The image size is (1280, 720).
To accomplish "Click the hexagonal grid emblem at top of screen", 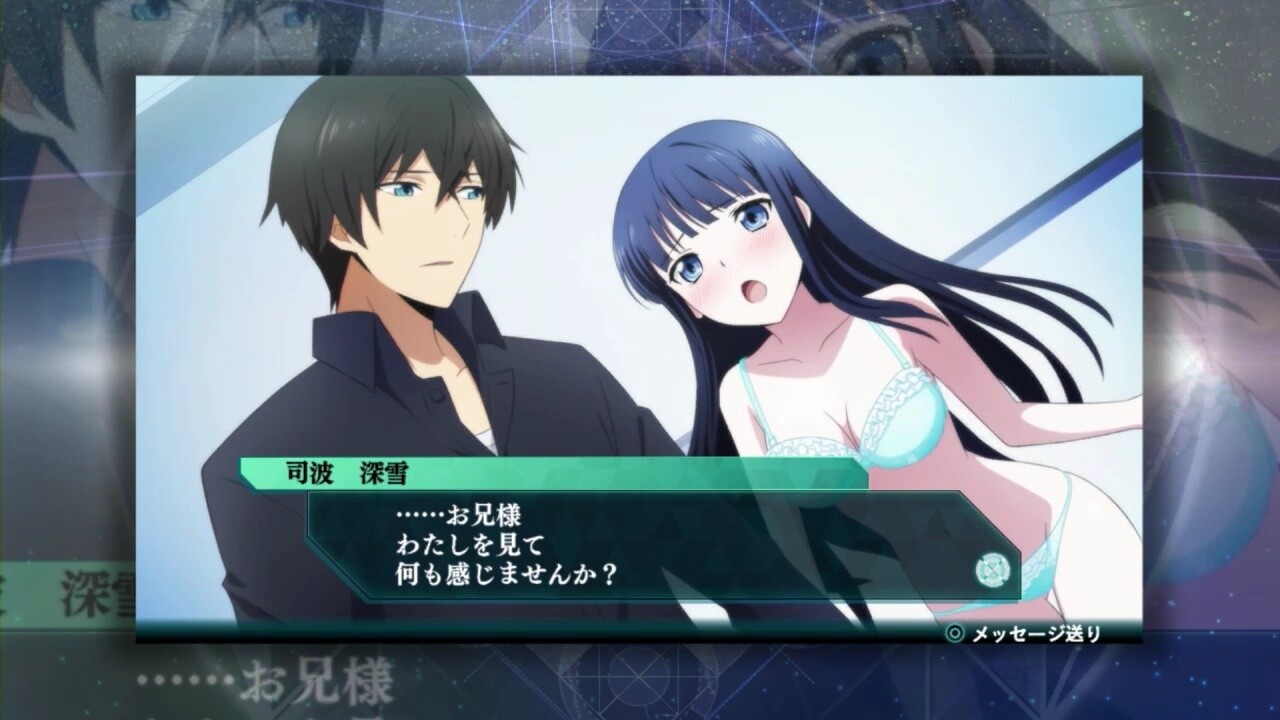I will point(641,24).
